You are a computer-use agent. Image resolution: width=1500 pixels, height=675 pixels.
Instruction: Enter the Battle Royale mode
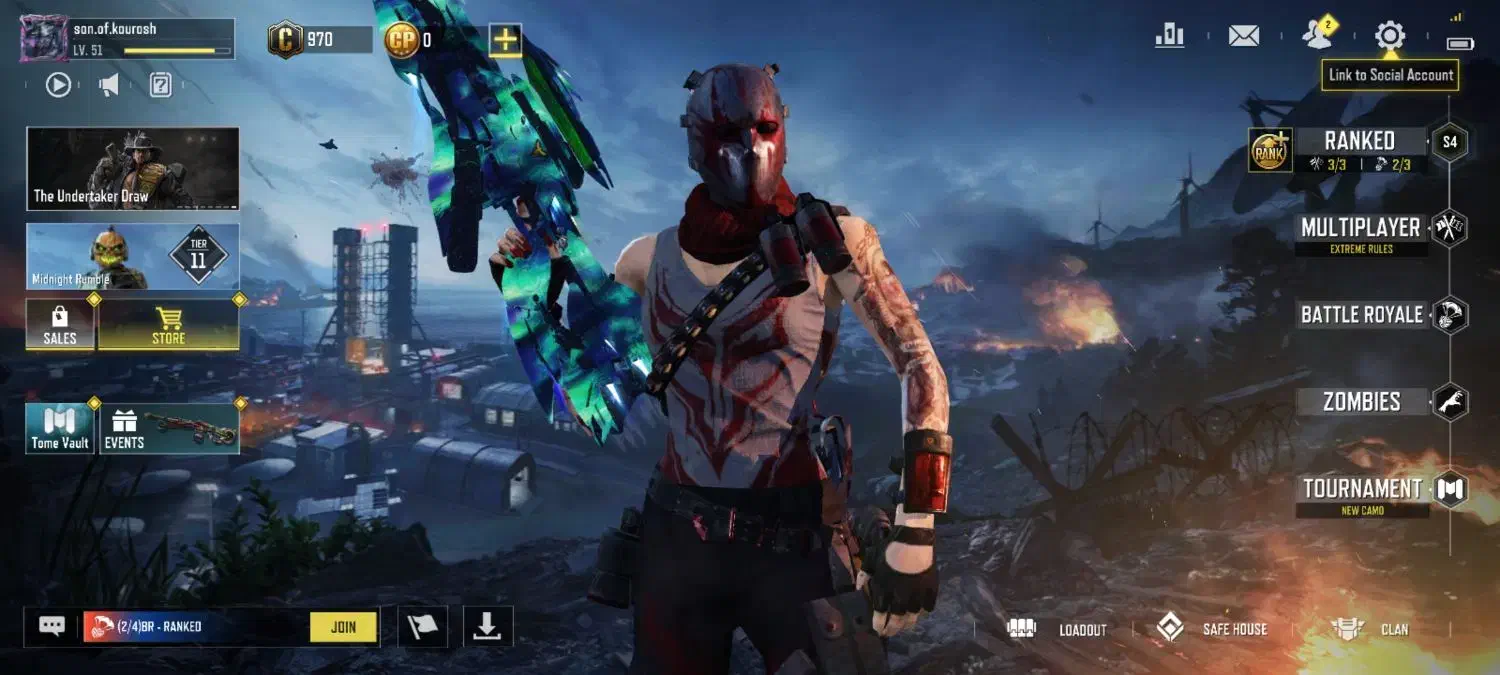[x=1361, y=315]
